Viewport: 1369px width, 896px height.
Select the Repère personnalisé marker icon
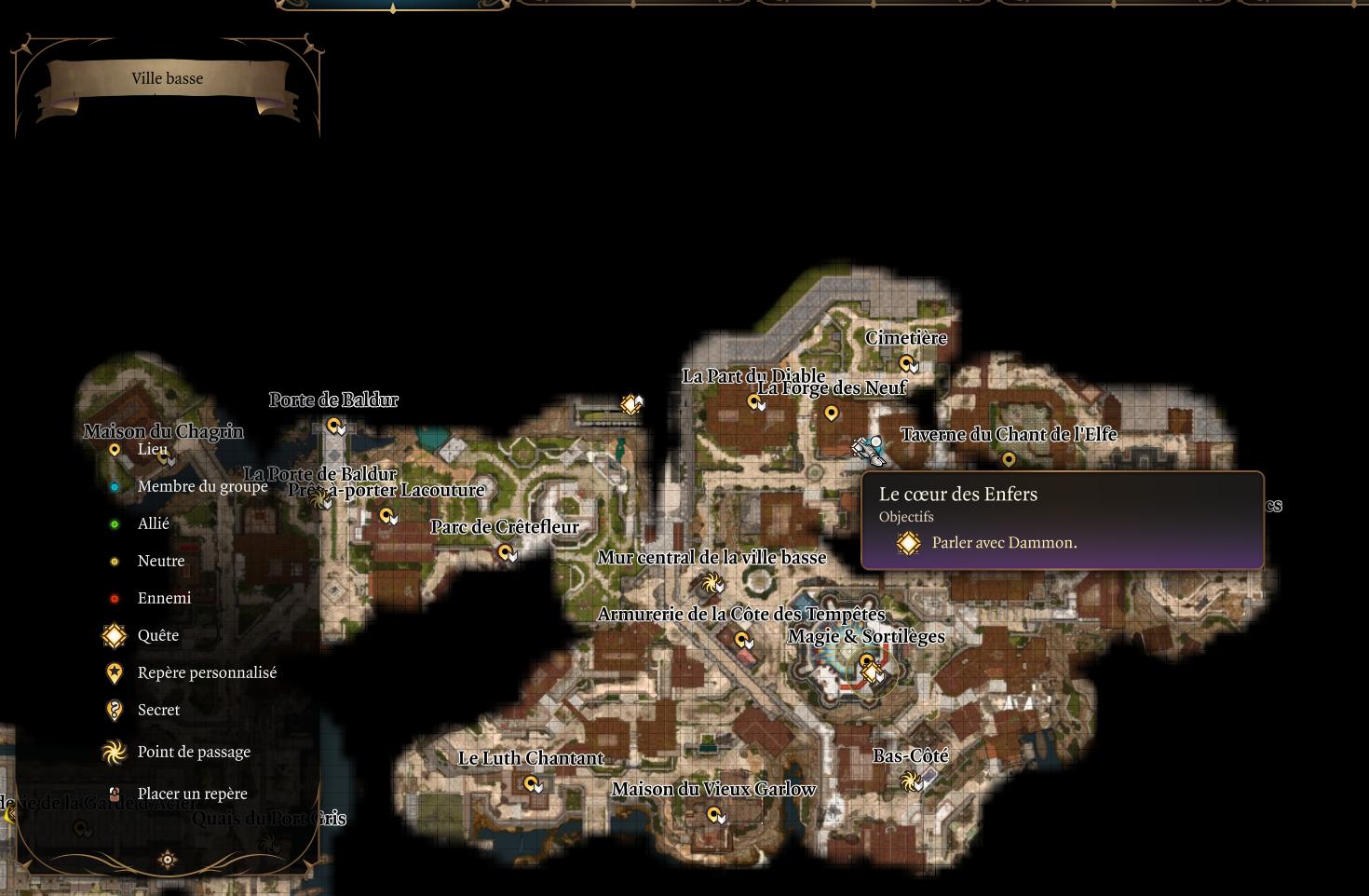(x=114, y=672)
